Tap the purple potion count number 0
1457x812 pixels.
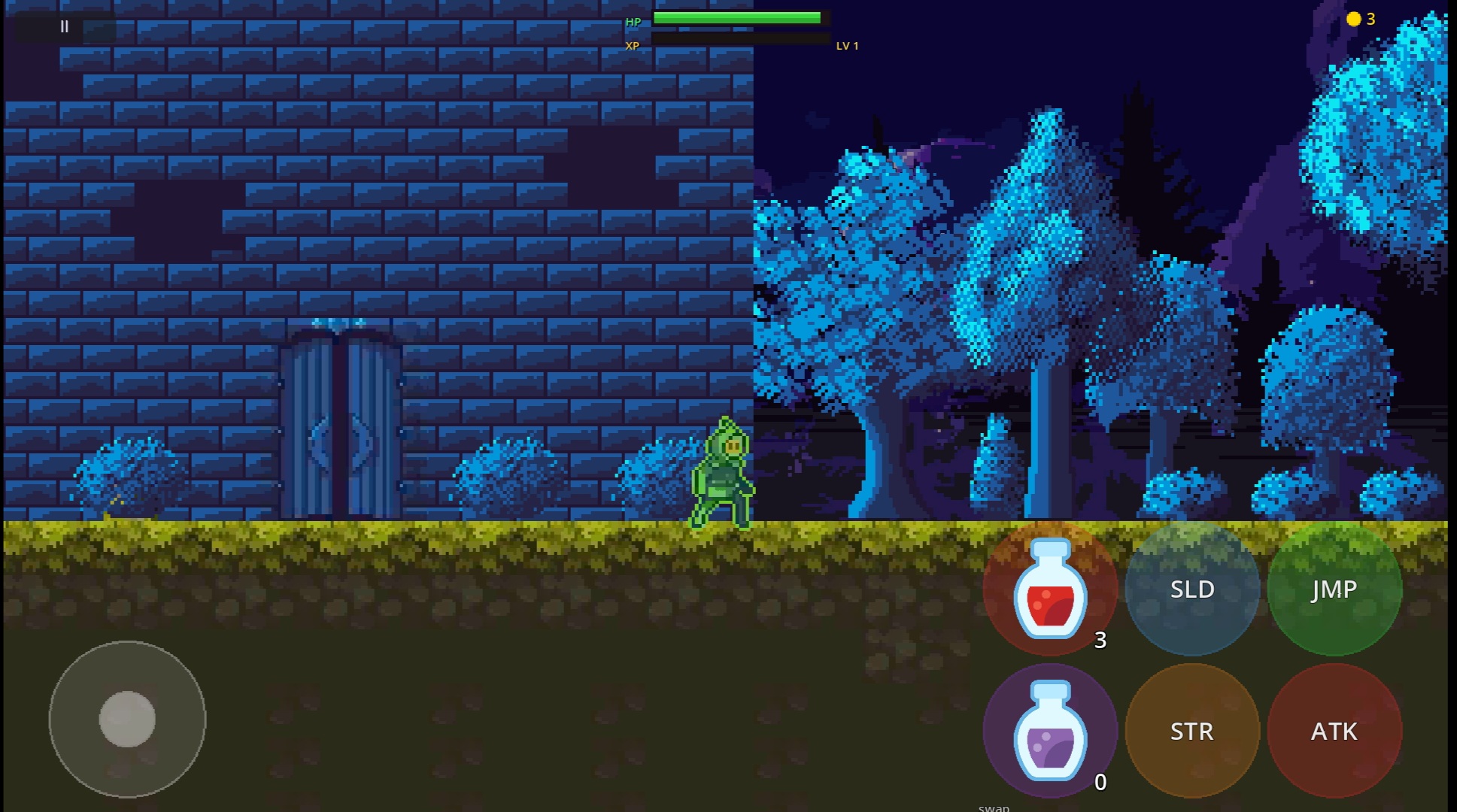(1100, 783)
